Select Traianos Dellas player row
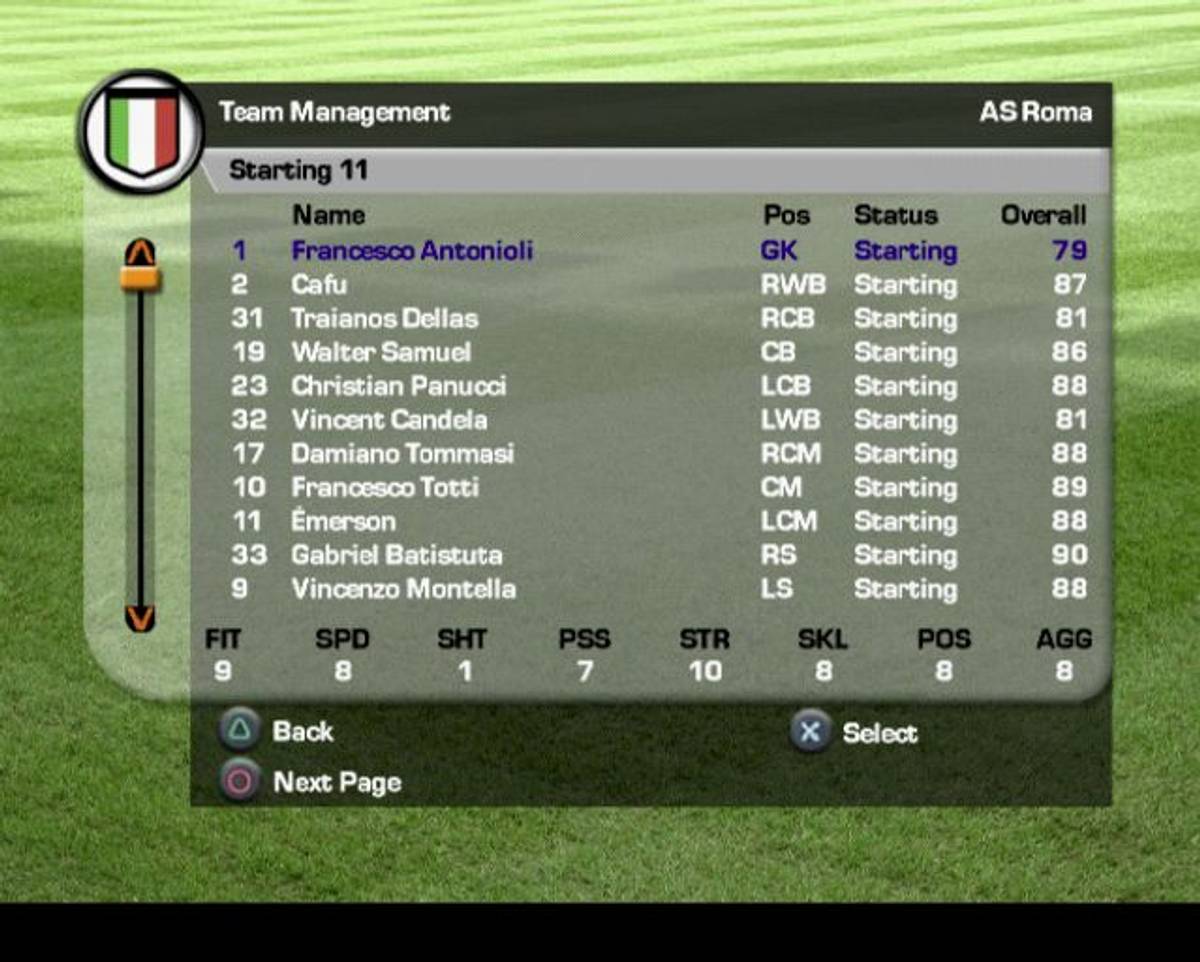This screenshot has height=962, width=1200. pyautogui.click(x=384, y=319)
